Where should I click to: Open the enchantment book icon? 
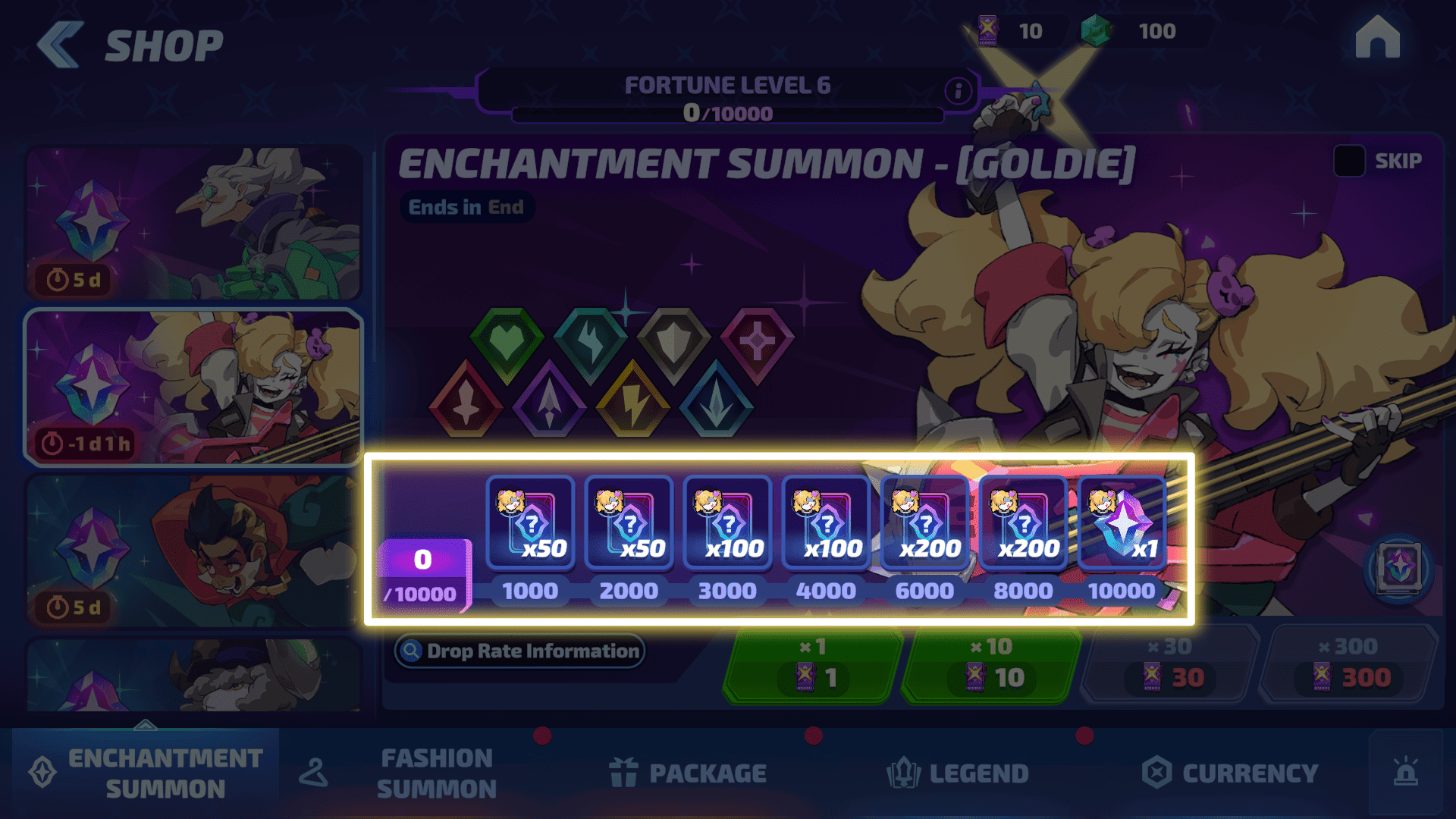(x=1399, y=568)
